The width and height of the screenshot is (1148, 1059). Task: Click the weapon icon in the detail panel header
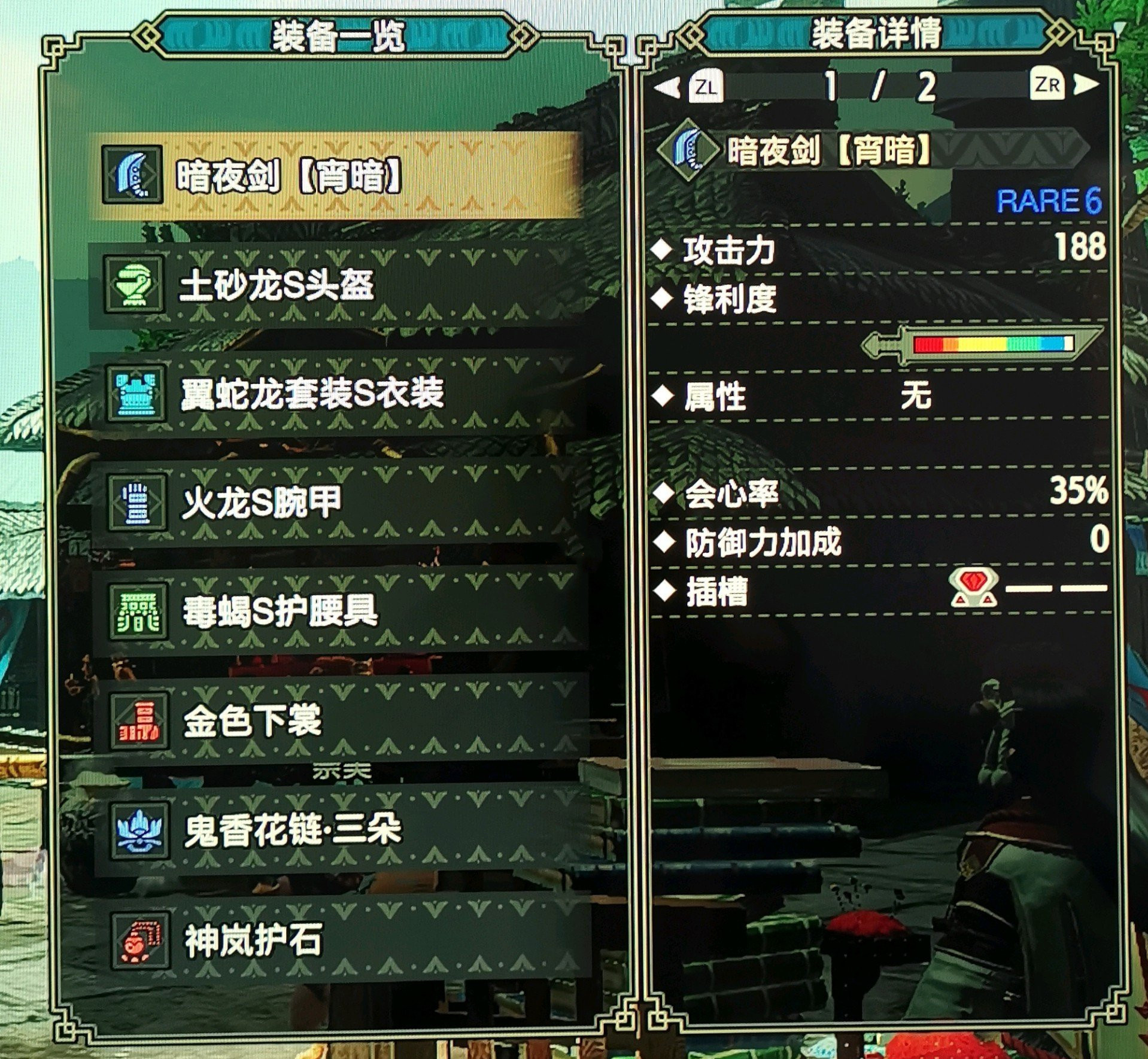691,153
